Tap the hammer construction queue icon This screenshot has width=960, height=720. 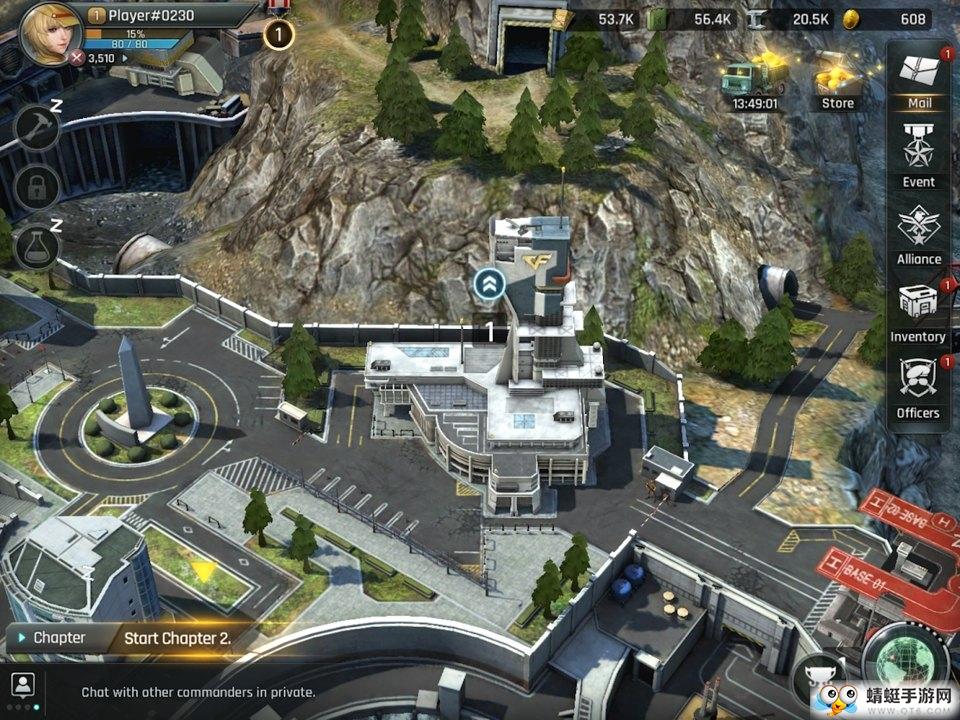pos(37,127)
